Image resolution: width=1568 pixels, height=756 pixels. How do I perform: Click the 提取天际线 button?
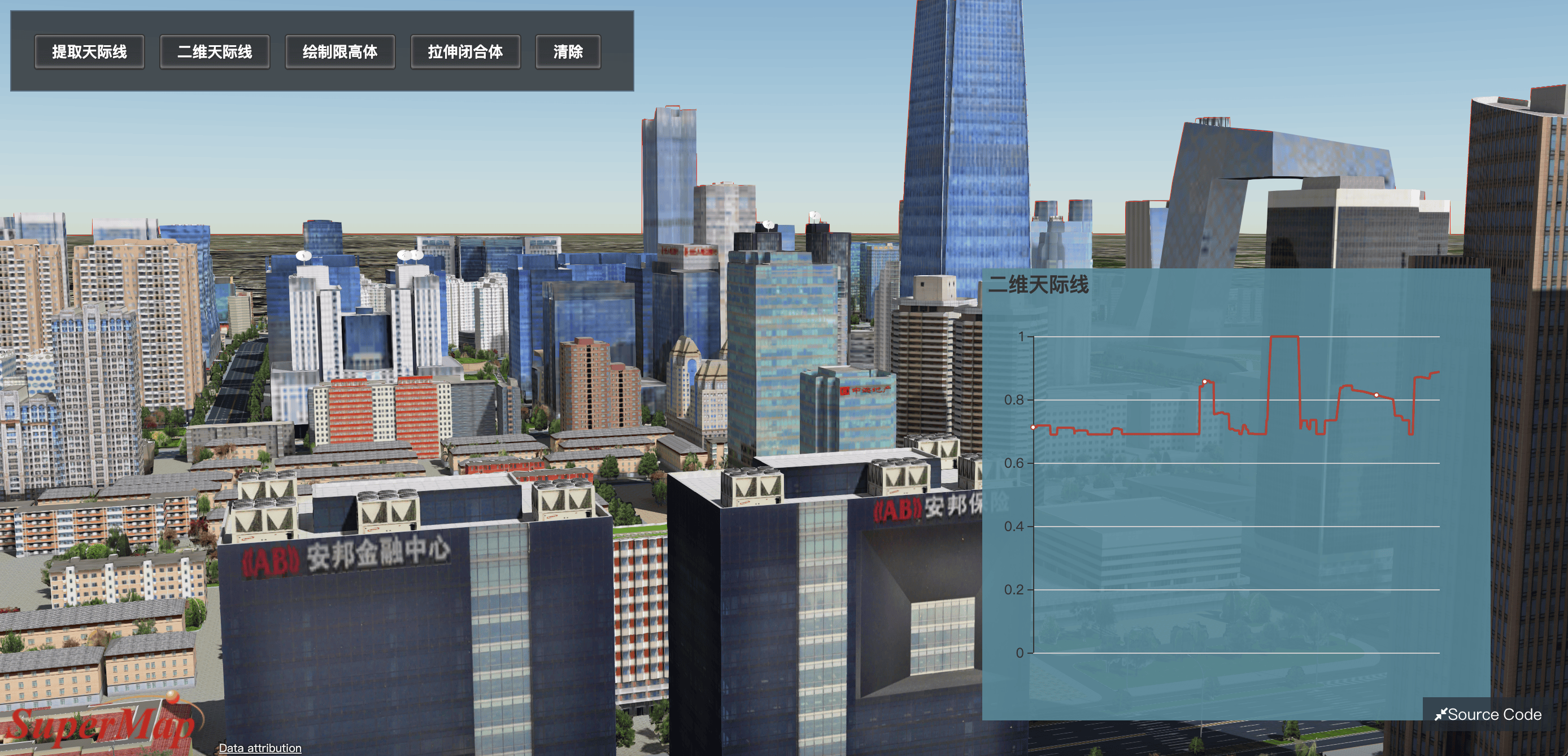point(89,53)
